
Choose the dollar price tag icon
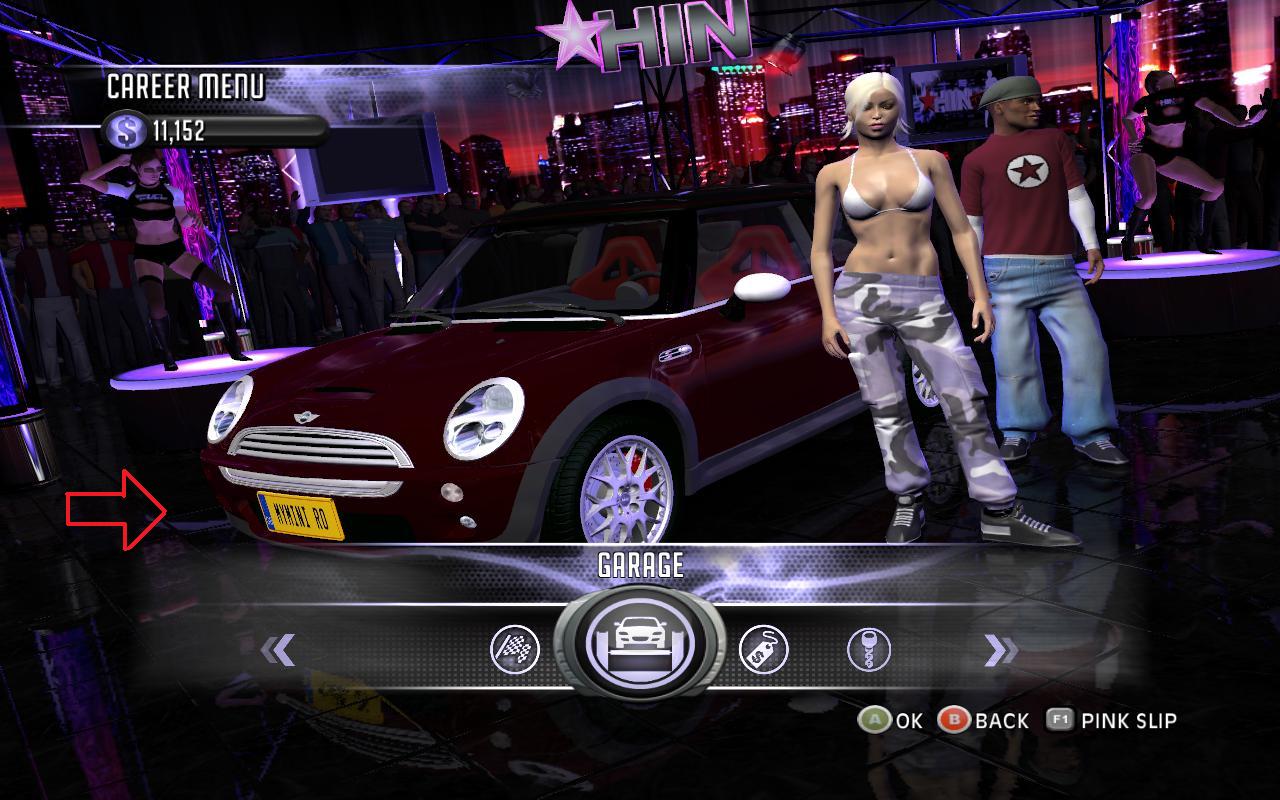(x=763, y=650)
